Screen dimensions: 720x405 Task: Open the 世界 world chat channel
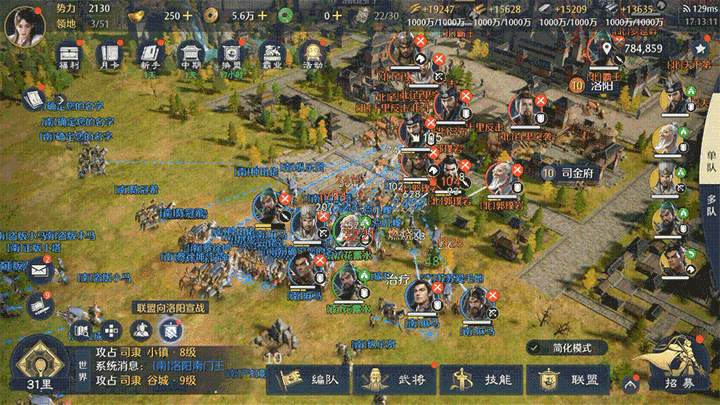(84, 370)
